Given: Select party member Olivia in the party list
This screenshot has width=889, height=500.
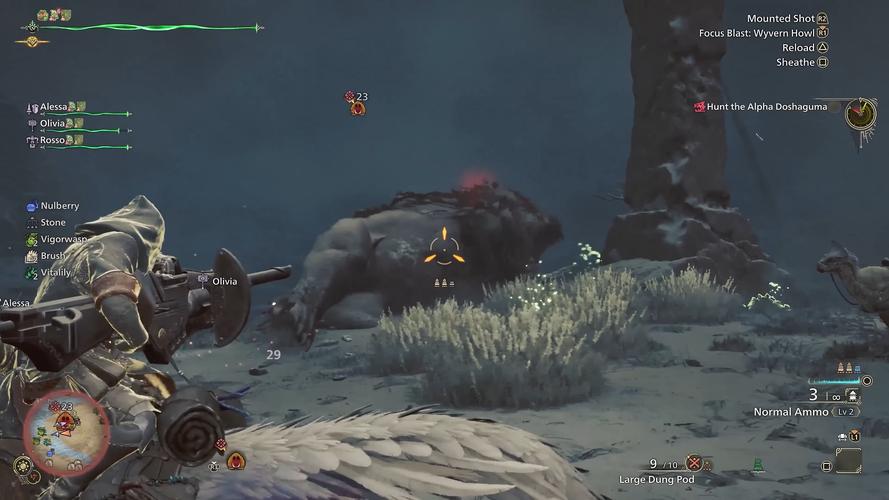Looking at the screenshot, I should 52,123.
